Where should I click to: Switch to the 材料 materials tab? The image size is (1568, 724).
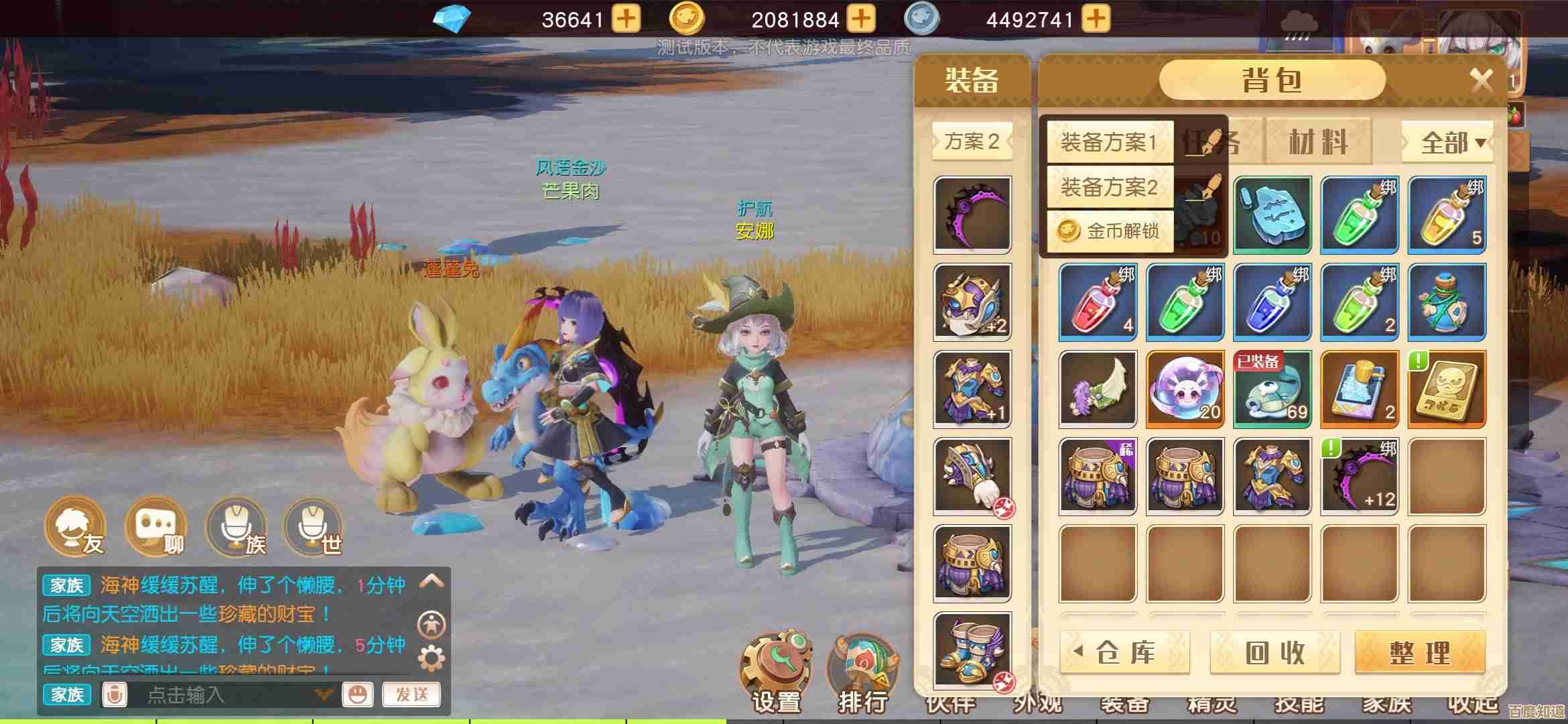coord(1317,141)
